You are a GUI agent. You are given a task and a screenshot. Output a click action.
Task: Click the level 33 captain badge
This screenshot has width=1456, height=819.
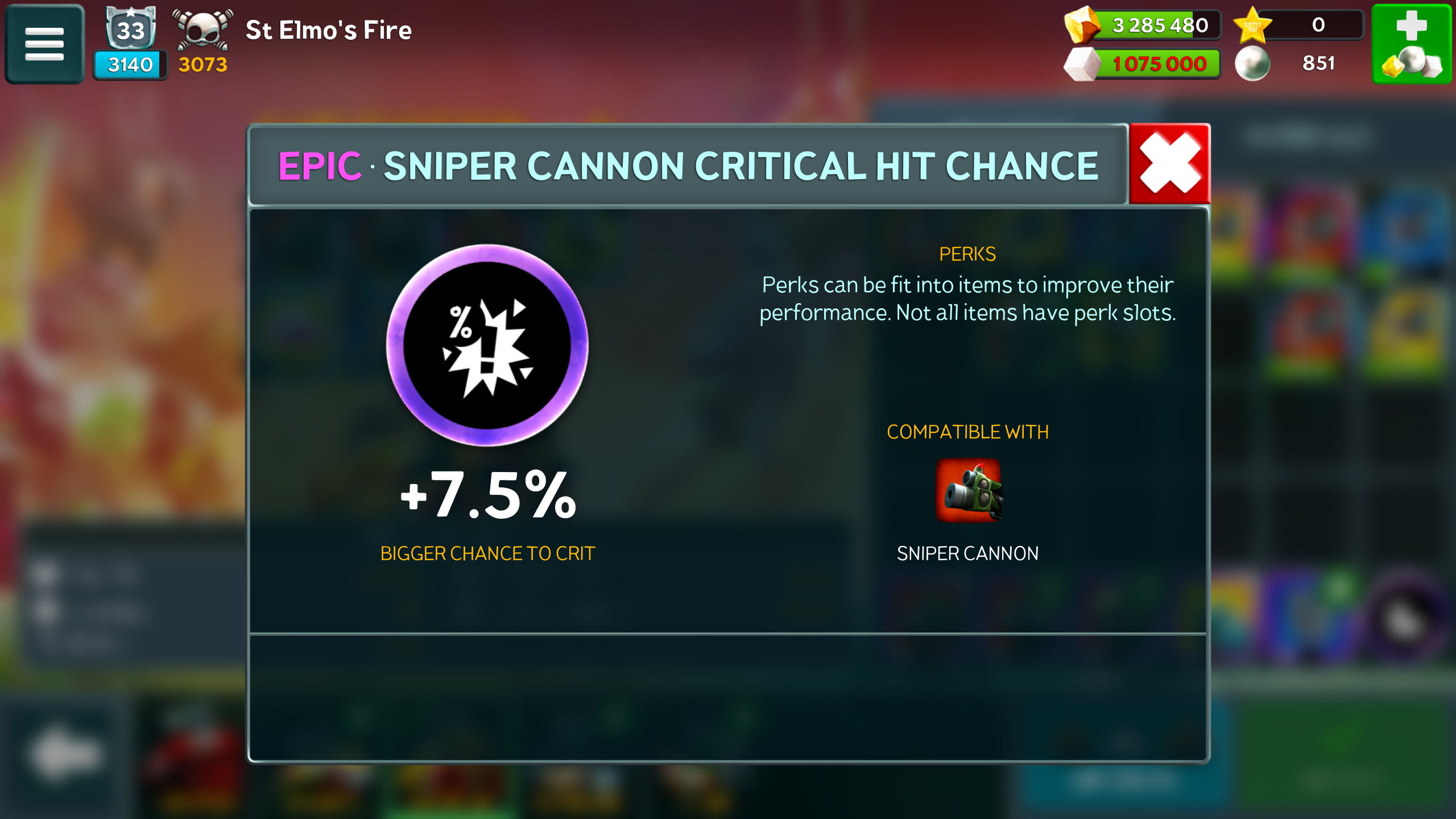tap(131, 30)
